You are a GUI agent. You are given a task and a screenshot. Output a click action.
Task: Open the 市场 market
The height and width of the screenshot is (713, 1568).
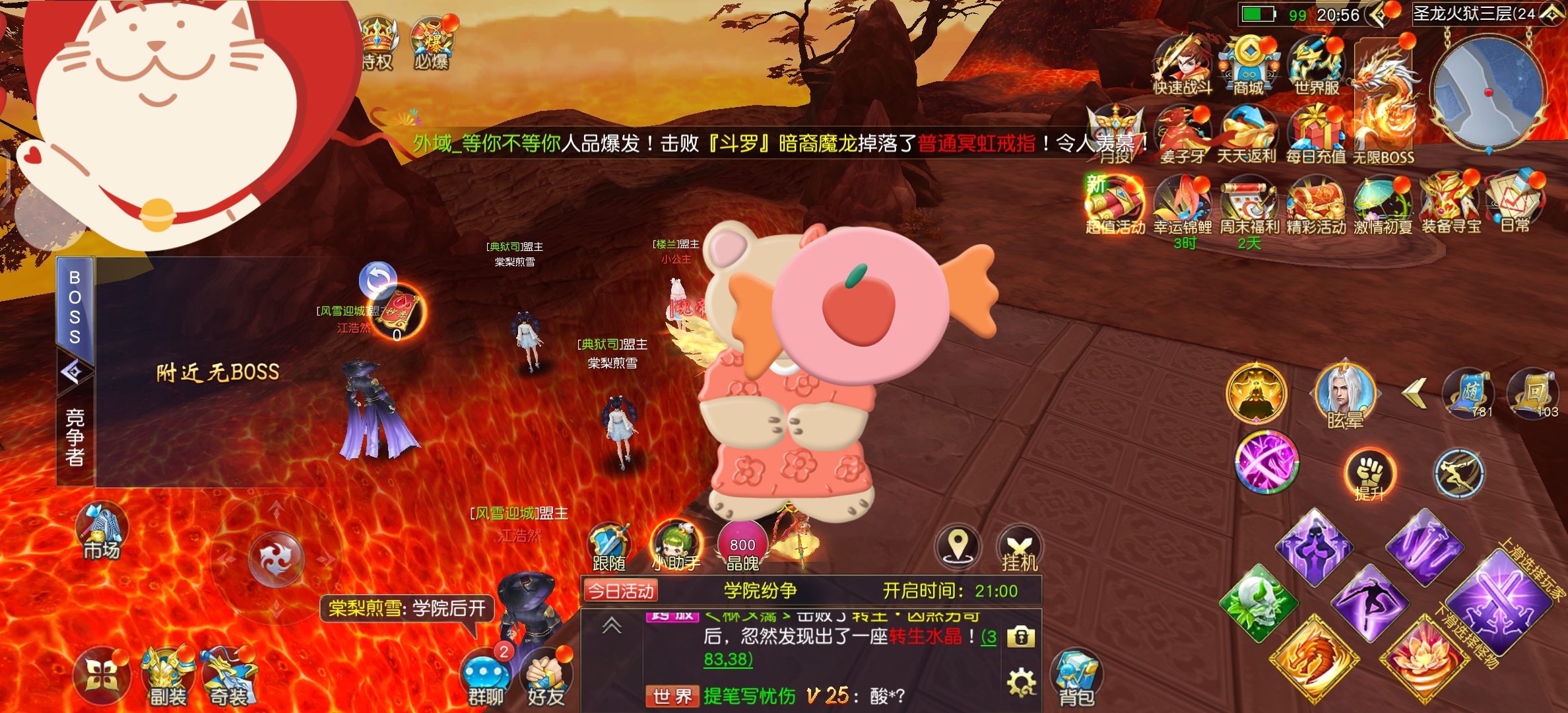pyautogui.click(x=101, y=531)
